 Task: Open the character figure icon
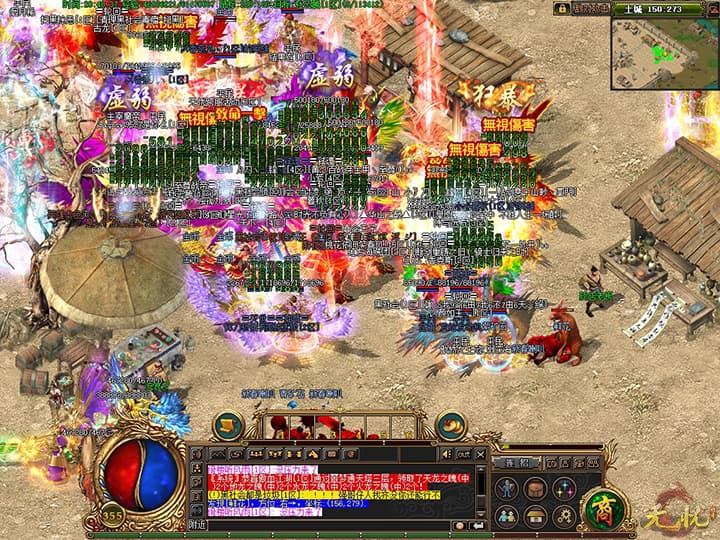coord(508,488)
